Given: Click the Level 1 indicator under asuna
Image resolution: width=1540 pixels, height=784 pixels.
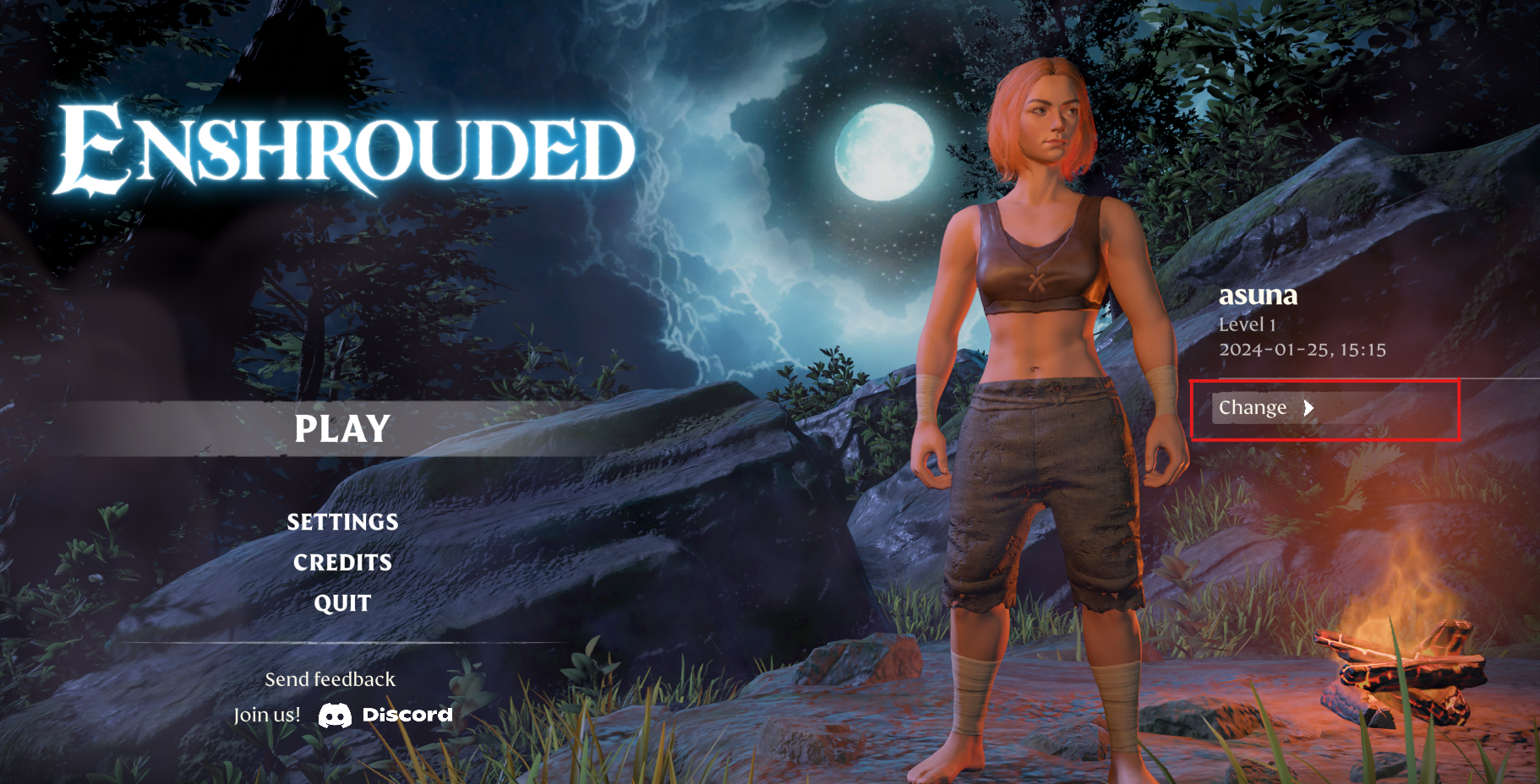Looking at the screenshot, I should [x=1248, y=324].
